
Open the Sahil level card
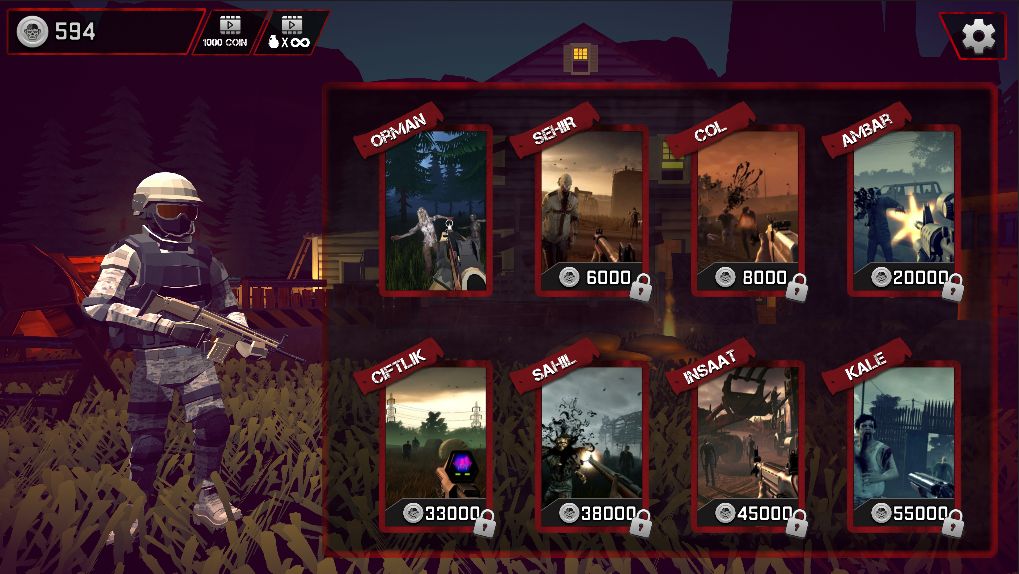tap(592, 447)
